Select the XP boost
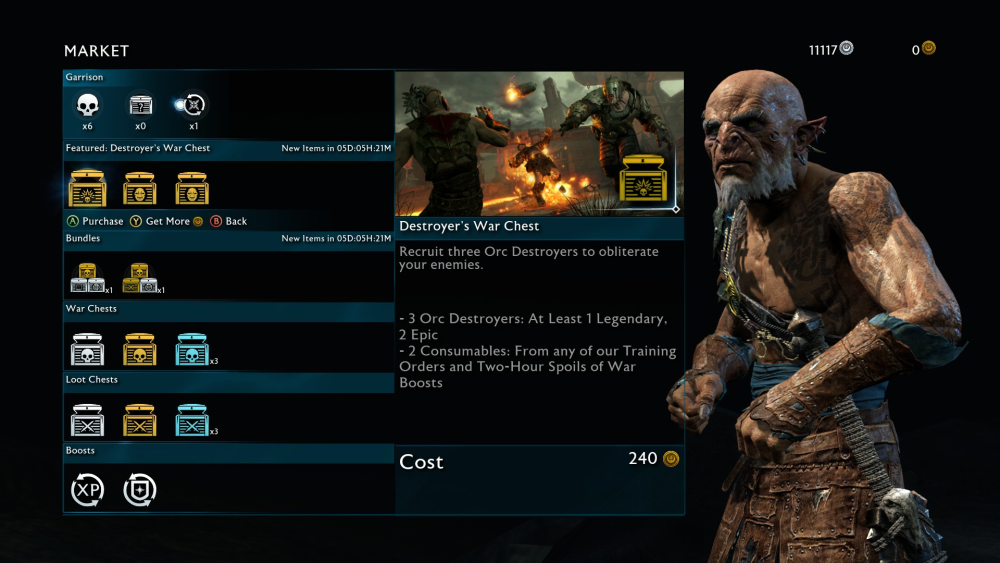Viewport: 1000px width, 563px height. (87, 490)
